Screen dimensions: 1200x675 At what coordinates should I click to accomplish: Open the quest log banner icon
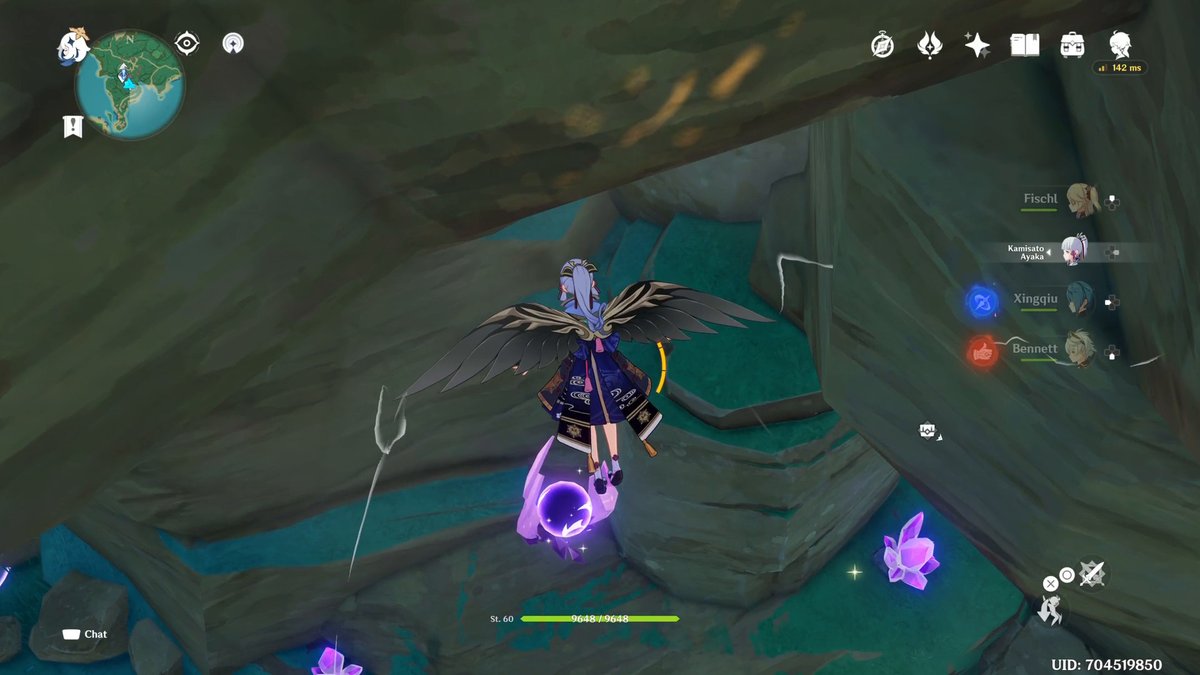[x=72, y=126]
